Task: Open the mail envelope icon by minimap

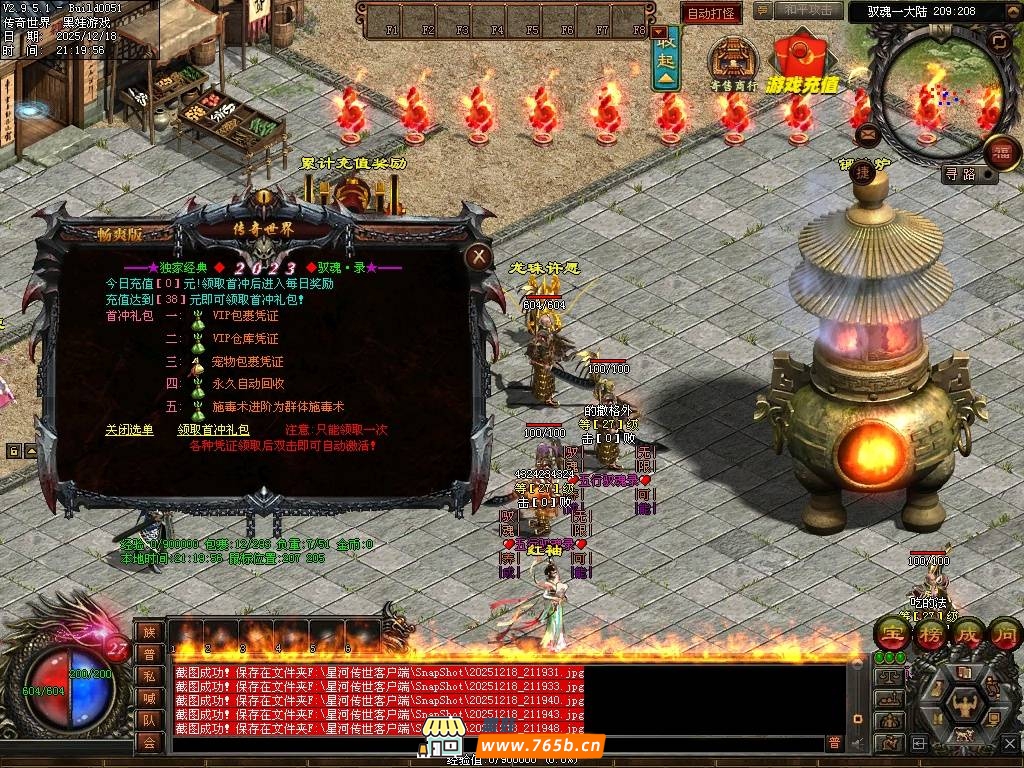Action: point(867,133)
